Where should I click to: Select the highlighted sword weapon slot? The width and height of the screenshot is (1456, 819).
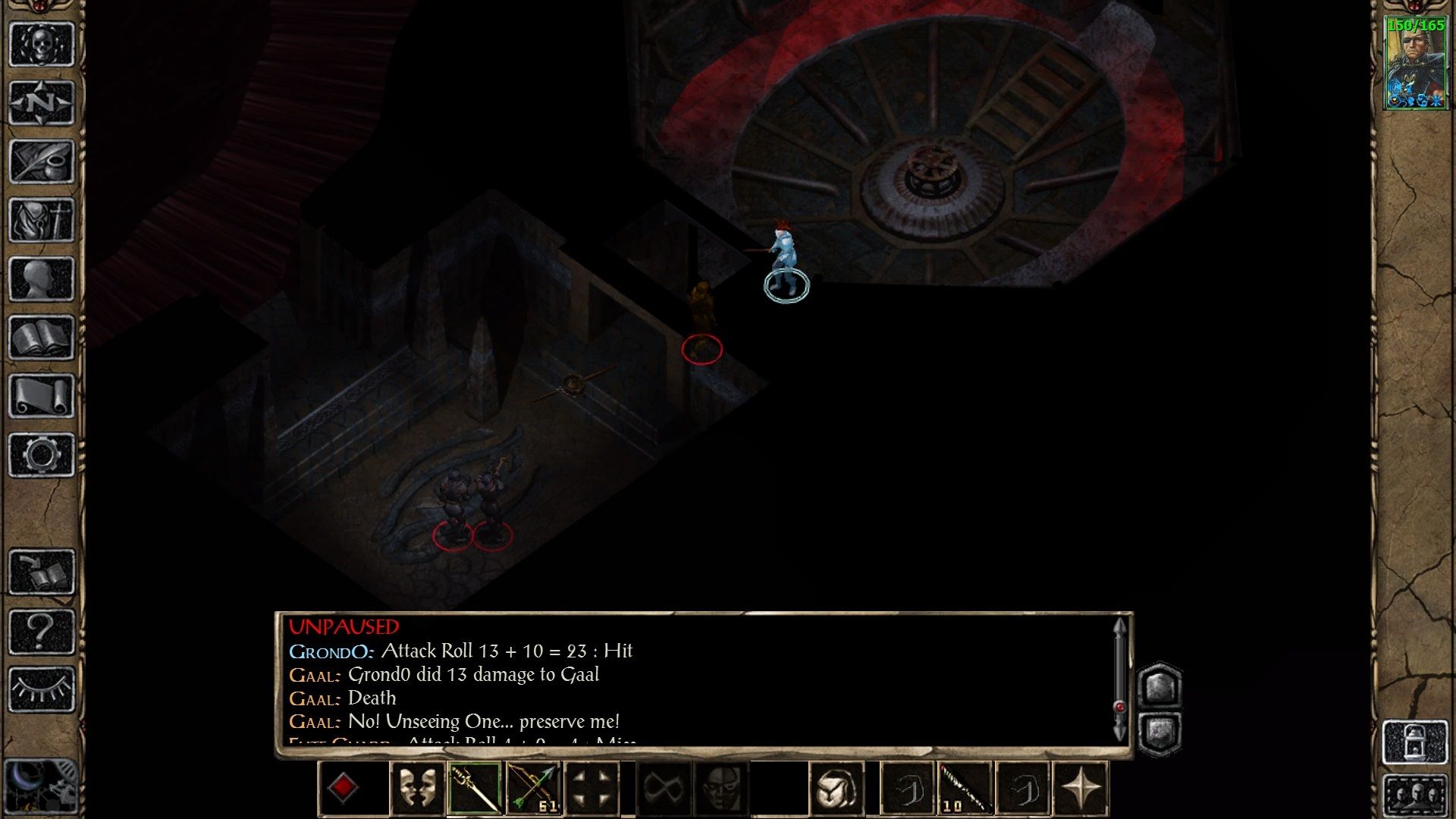pyautogui.click(x=475, y=789)
